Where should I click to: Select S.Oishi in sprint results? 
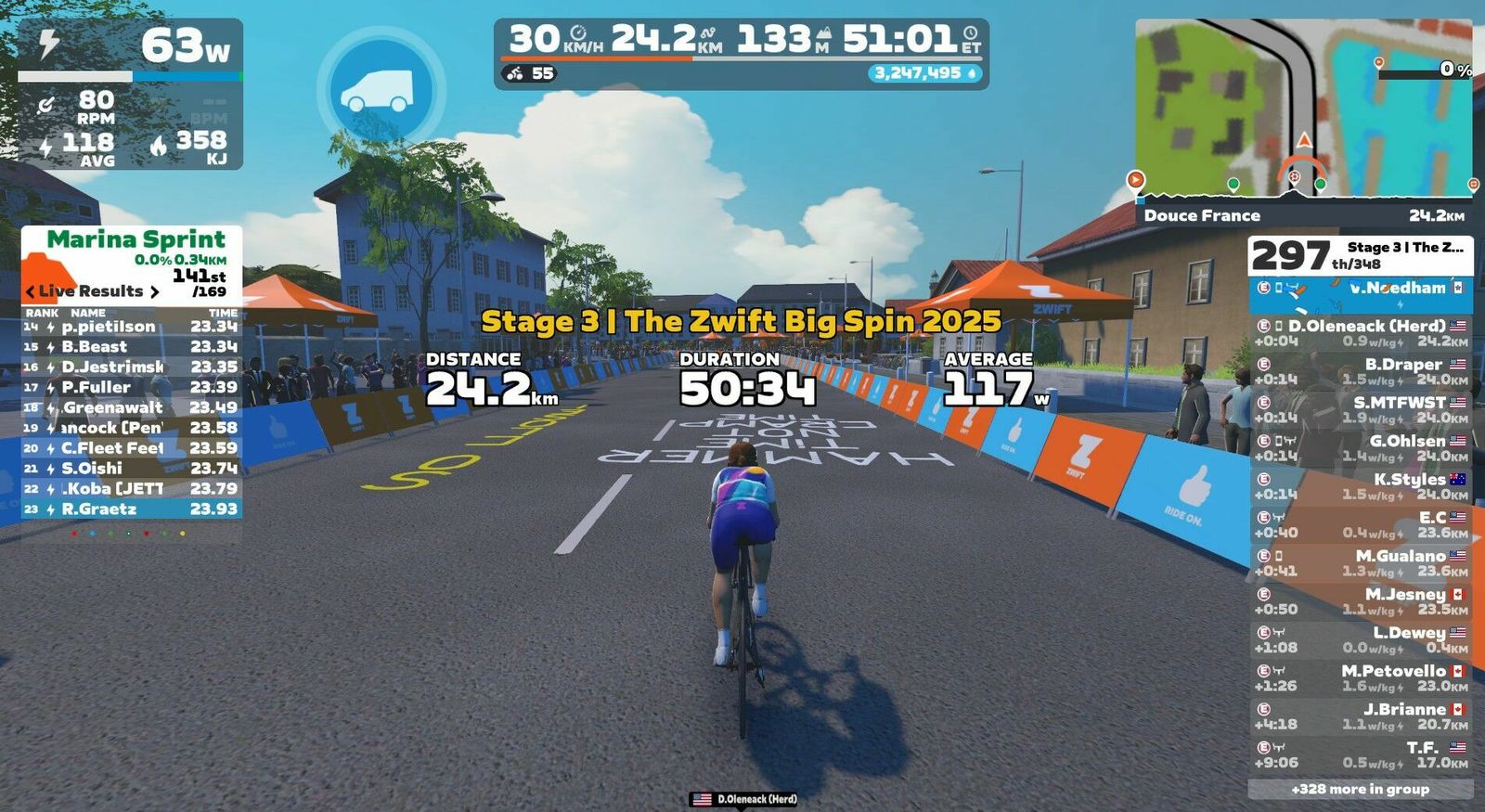click(x=131, y=468)
